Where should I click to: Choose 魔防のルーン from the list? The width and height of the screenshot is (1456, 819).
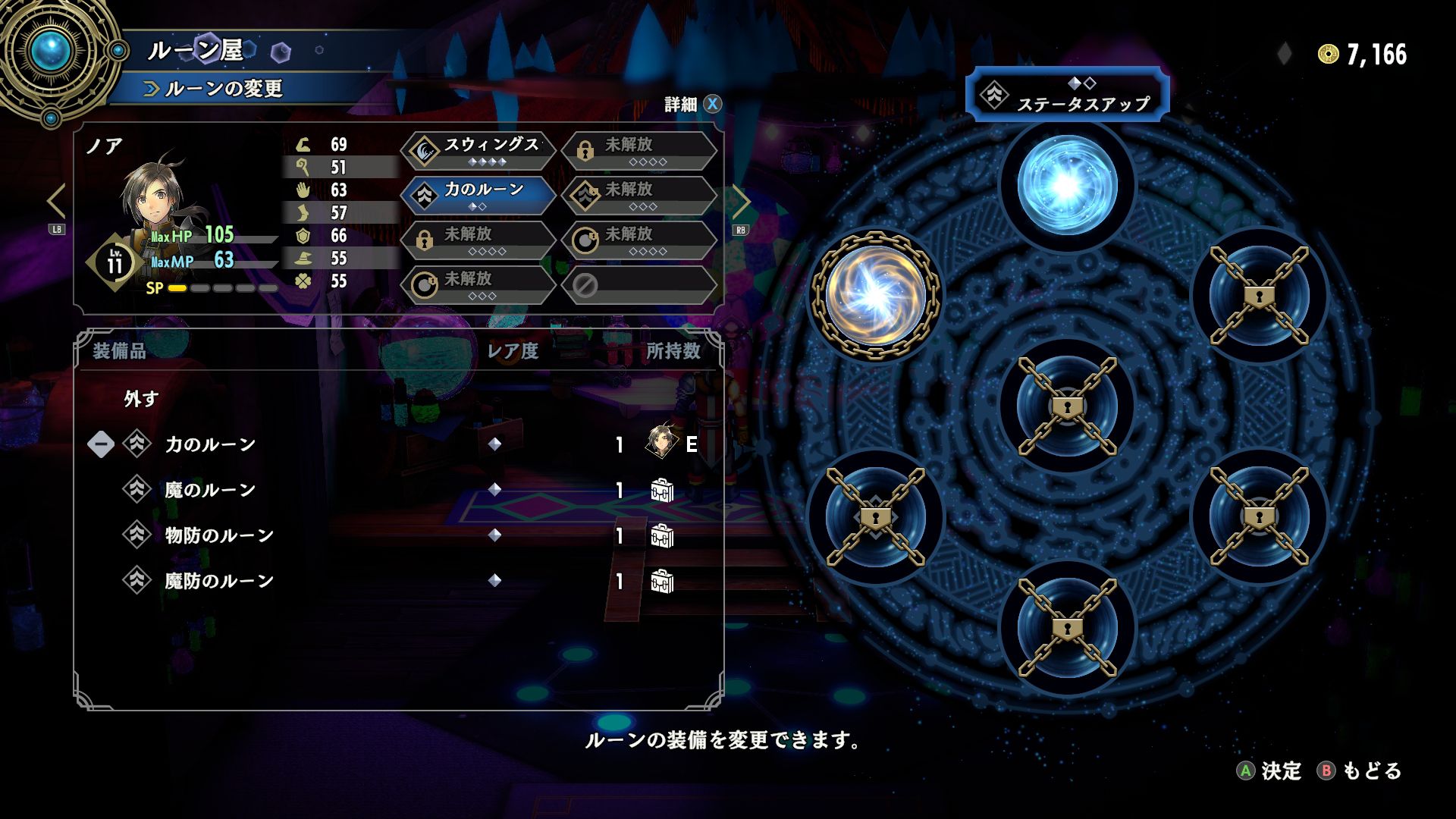219,581
